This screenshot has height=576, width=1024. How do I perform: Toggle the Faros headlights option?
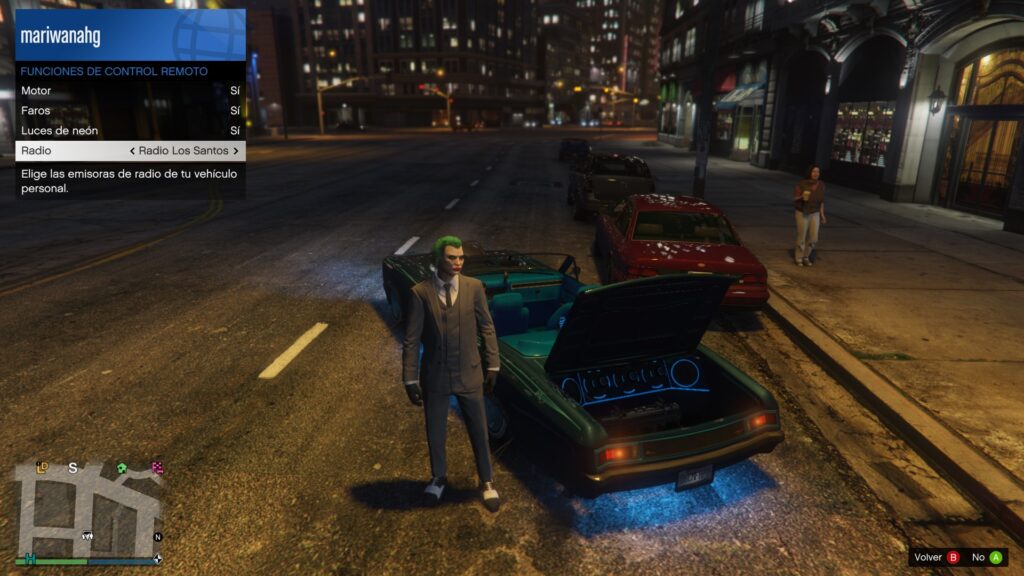[130, 111]
